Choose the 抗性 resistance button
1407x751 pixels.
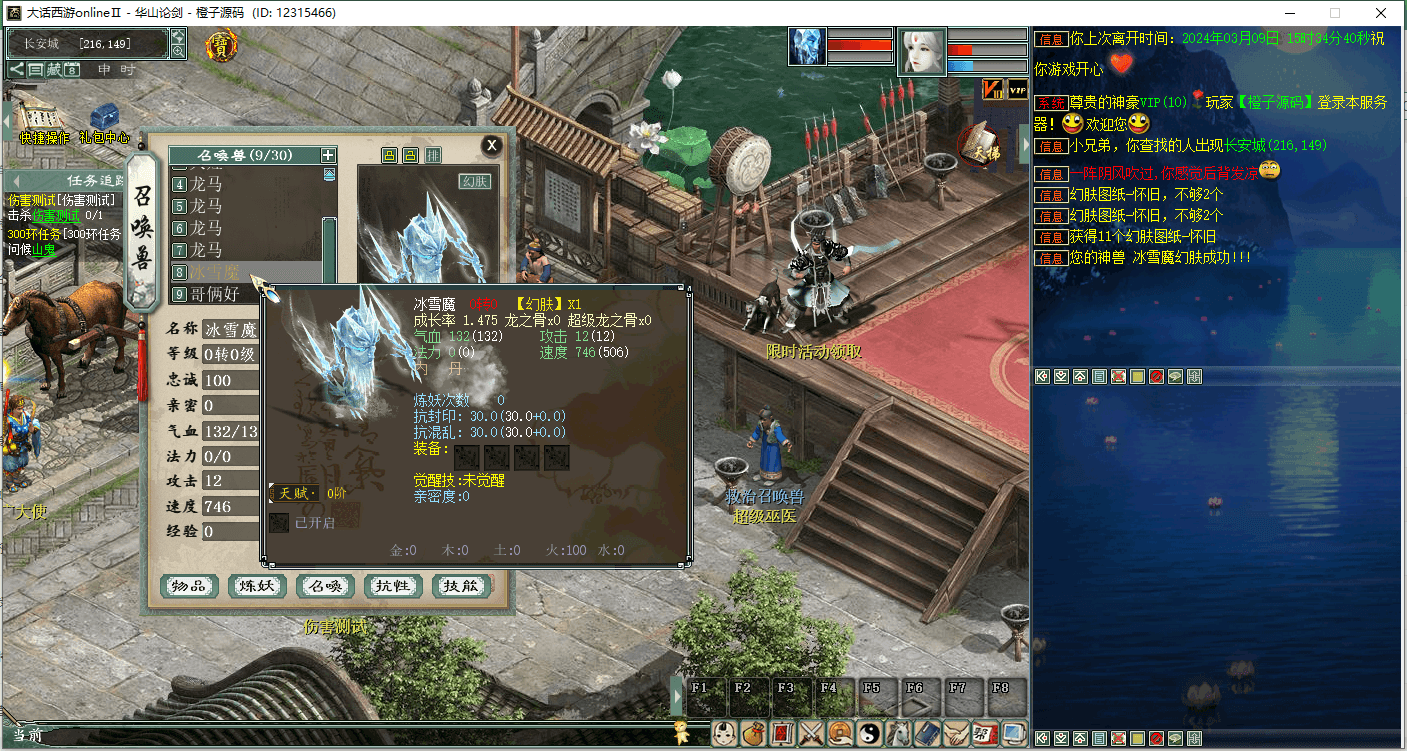393,587
